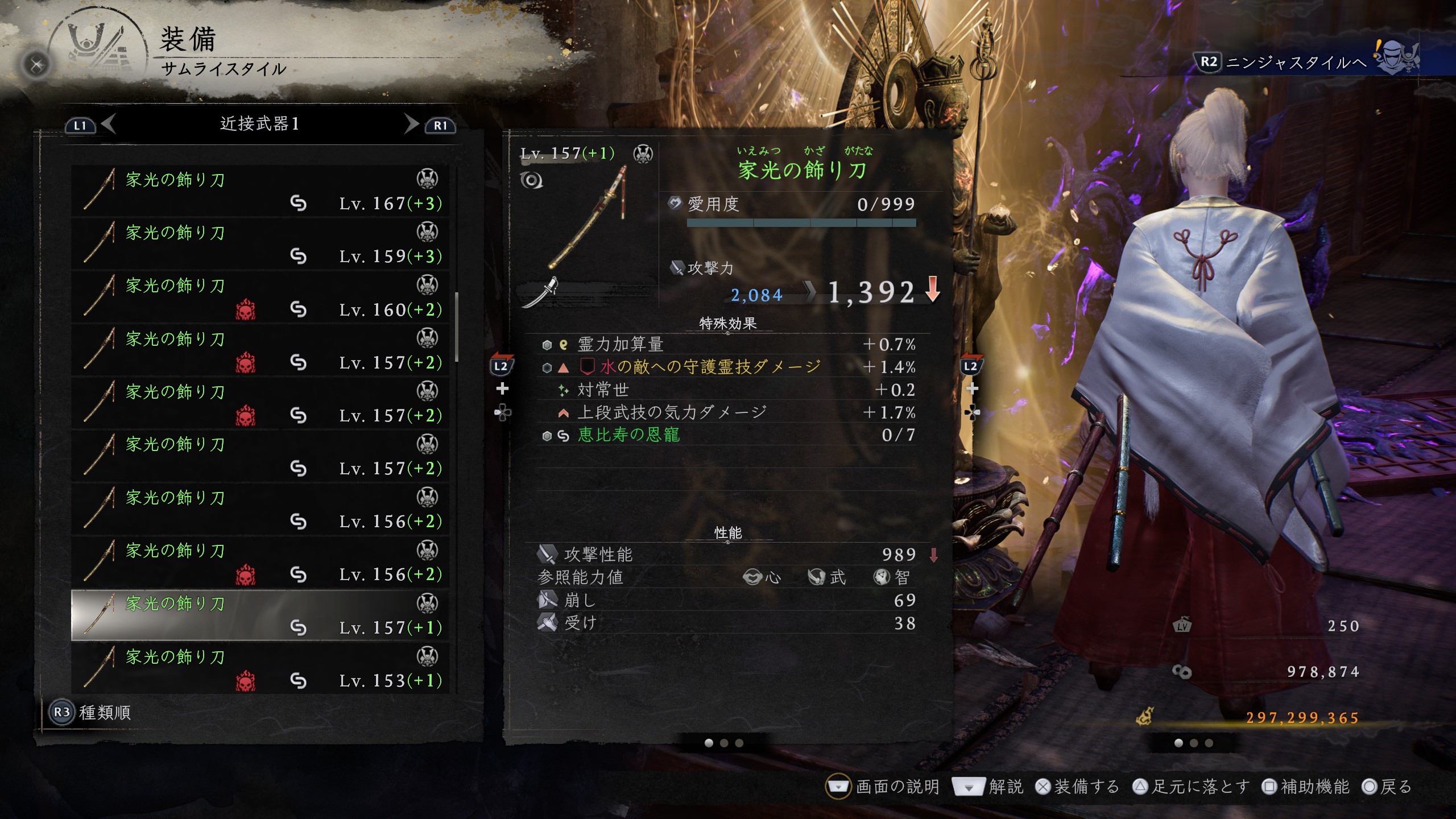
Task: Choose the Lv. 159(+3) 家光の飾り刀 entry
Action: pos(259,244)
